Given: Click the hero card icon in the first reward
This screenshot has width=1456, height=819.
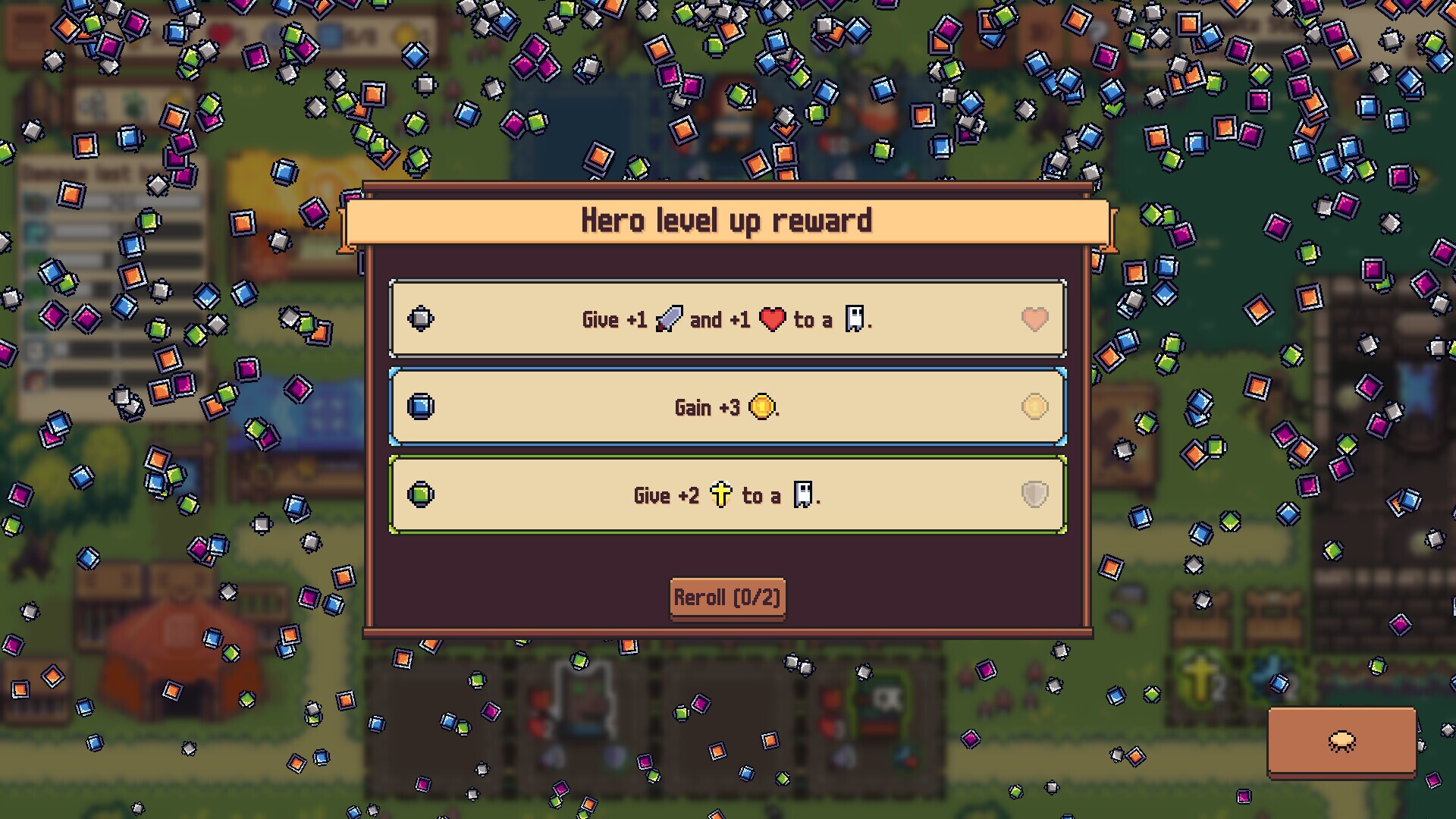Looking at the screenshot, I should [x=855, y=319].
